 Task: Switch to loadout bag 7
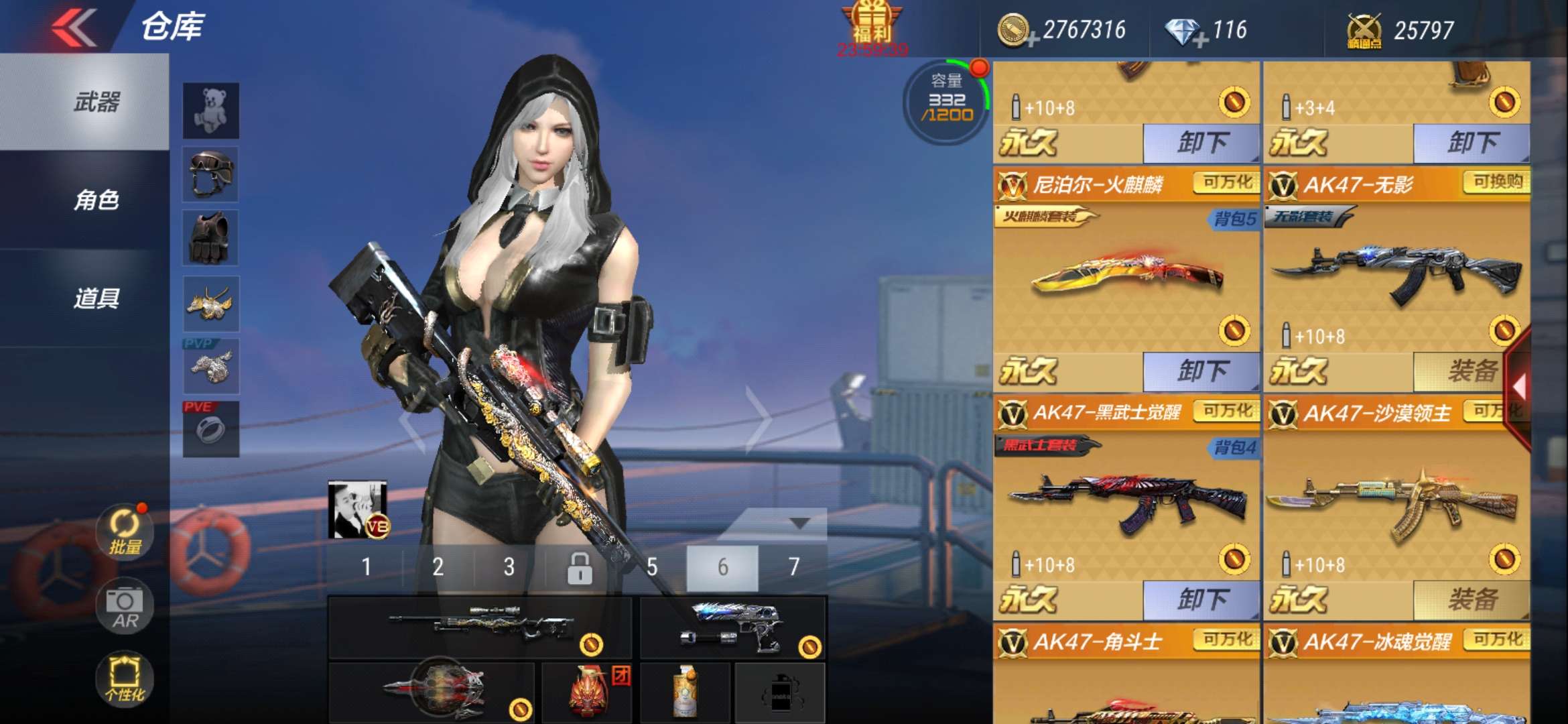pyautogui.click(x=793, y=567)
